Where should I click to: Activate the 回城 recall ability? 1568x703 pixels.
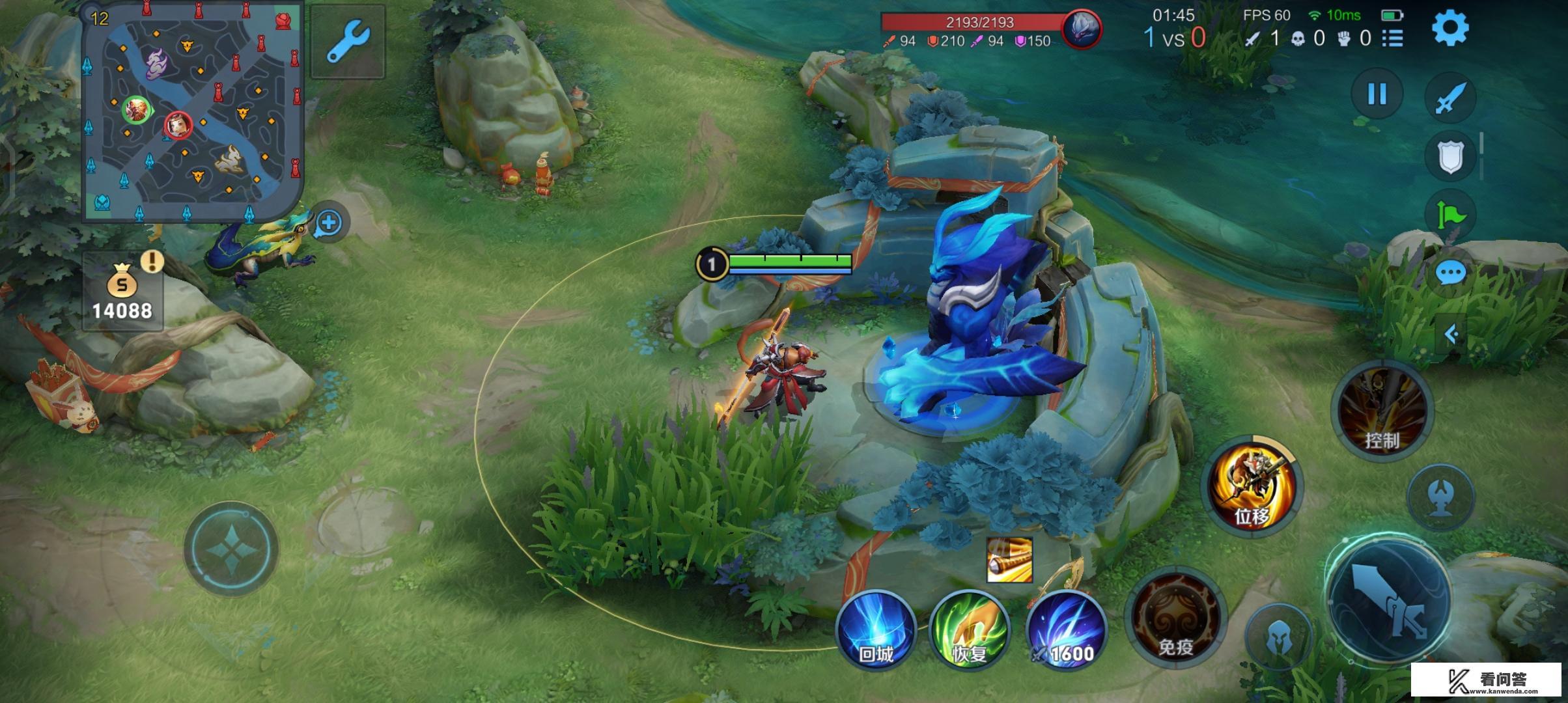click(x=876, y=629)
